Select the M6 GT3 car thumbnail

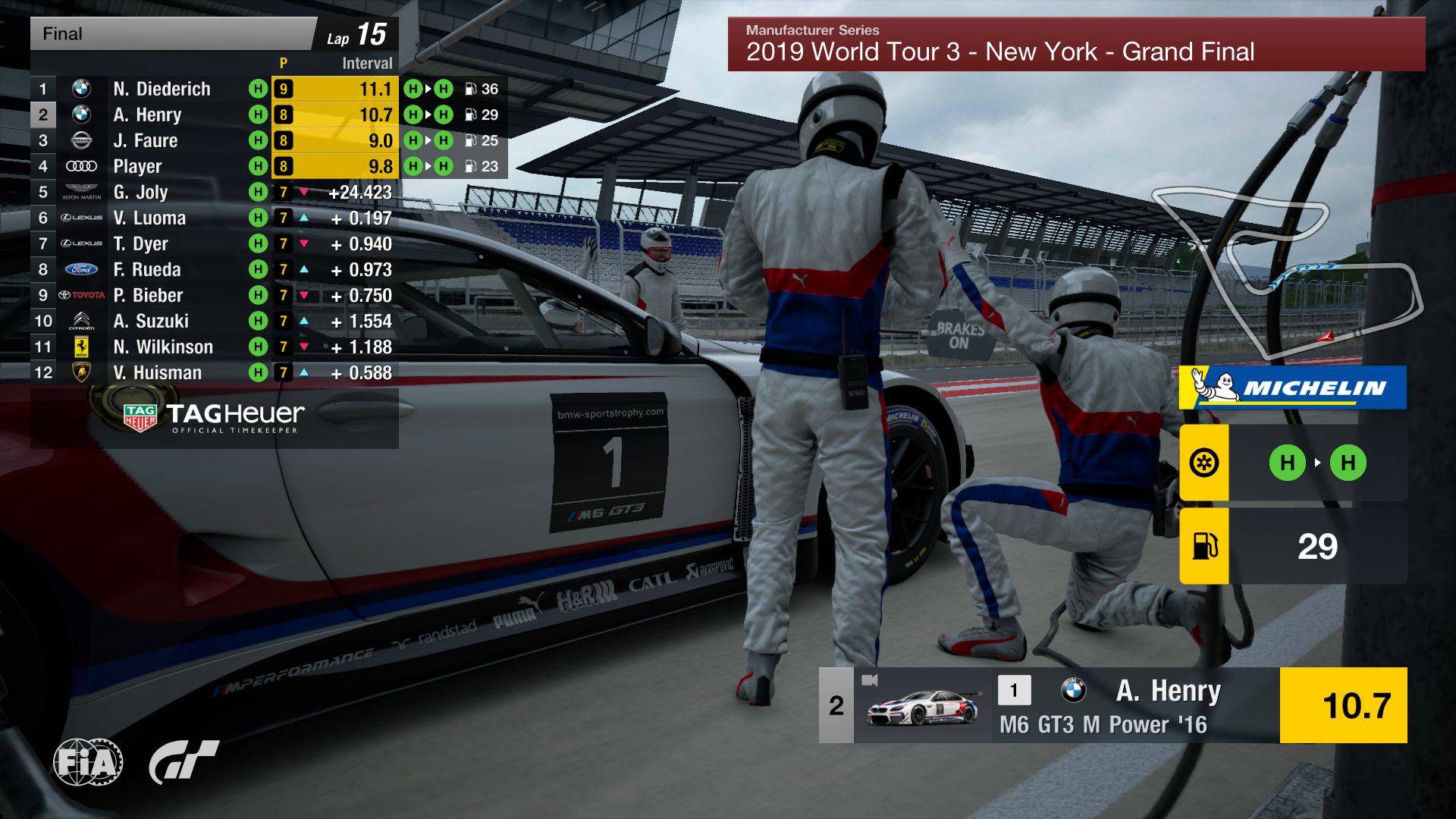click(x=922, y=706)
